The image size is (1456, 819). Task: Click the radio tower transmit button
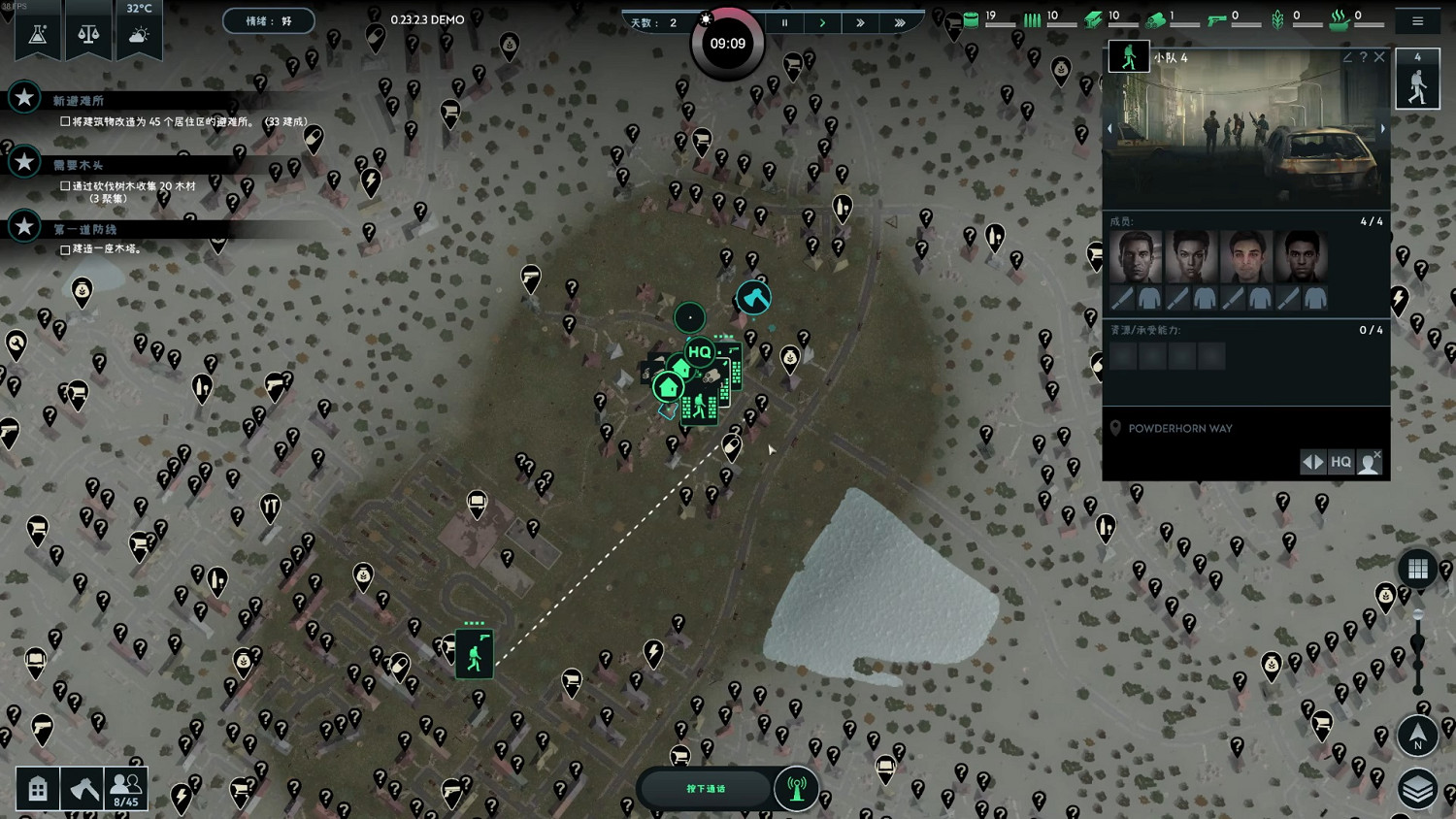797,788
